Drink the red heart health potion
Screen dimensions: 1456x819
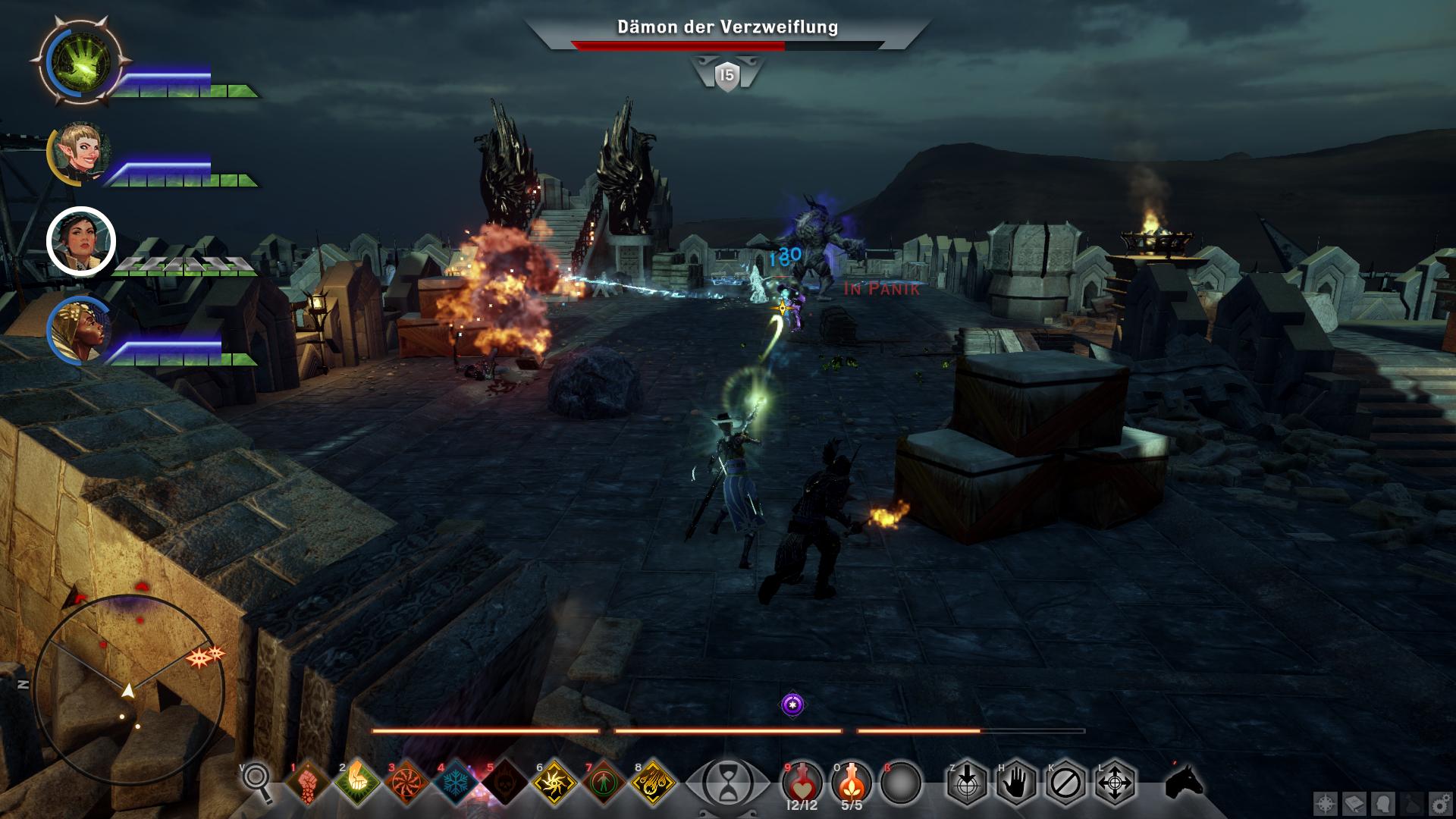click(802, 780)
